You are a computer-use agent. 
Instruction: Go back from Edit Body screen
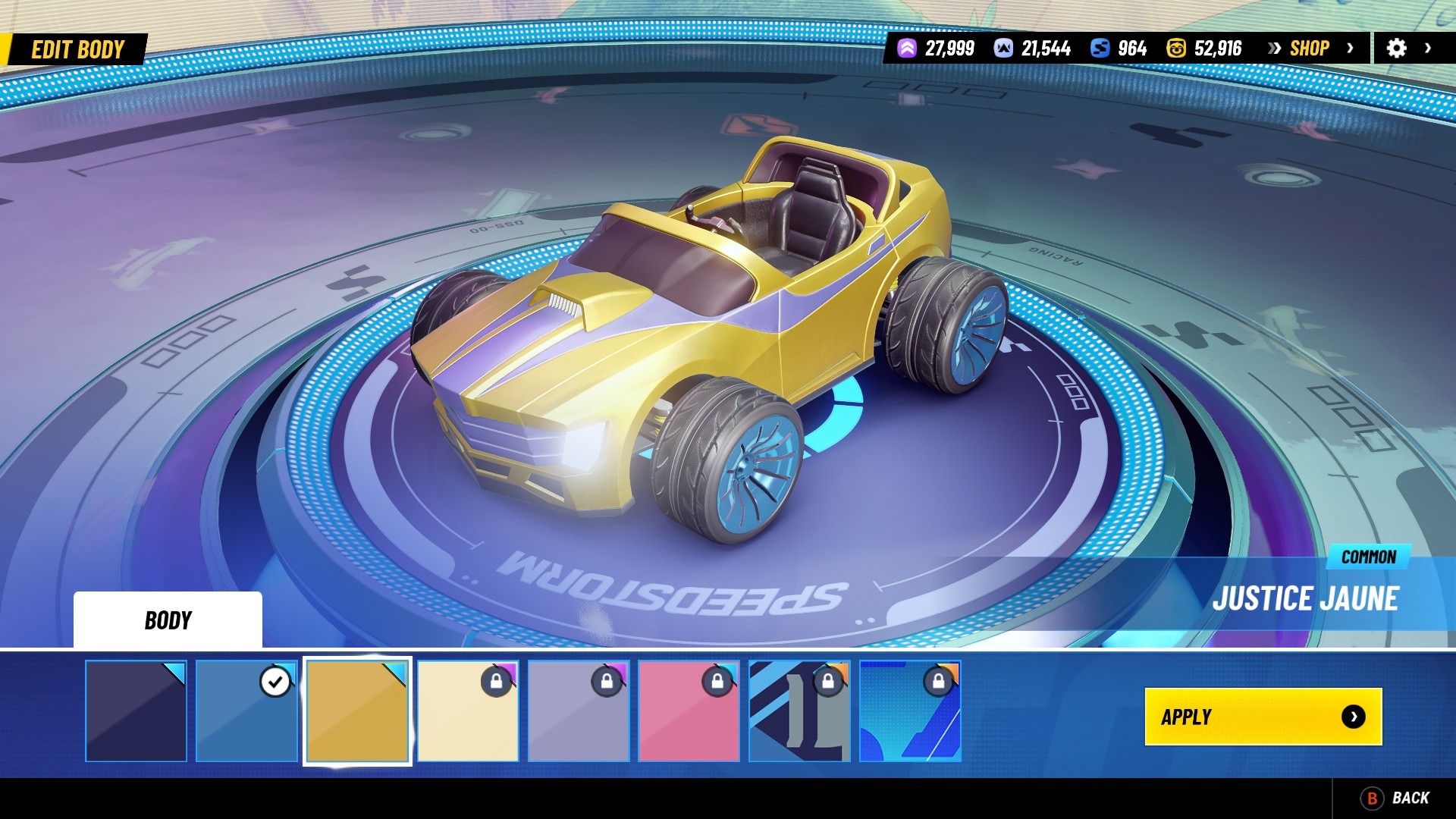(1396, 798)
